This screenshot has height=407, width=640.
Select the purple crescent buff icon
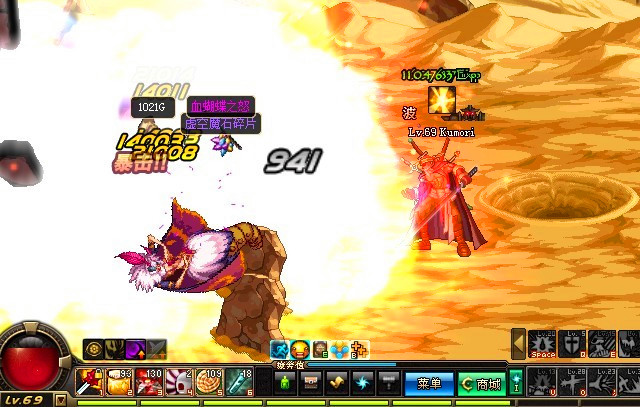pyautogui.click(x=133, y=349)
